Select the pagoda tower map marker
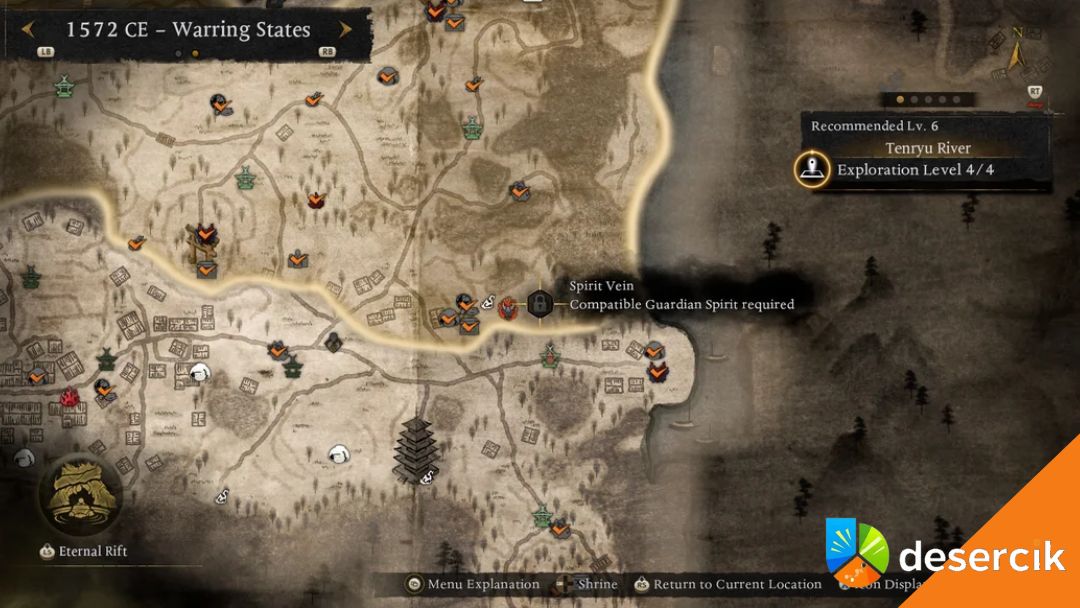Viewport: 1080px width, 608px height. pos(415,448)
